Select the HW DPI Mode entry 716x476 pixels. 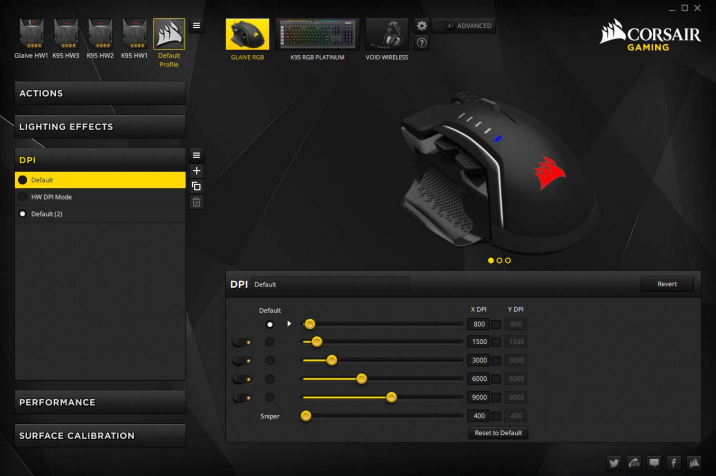pyautogui.click(x=100, y=197)
